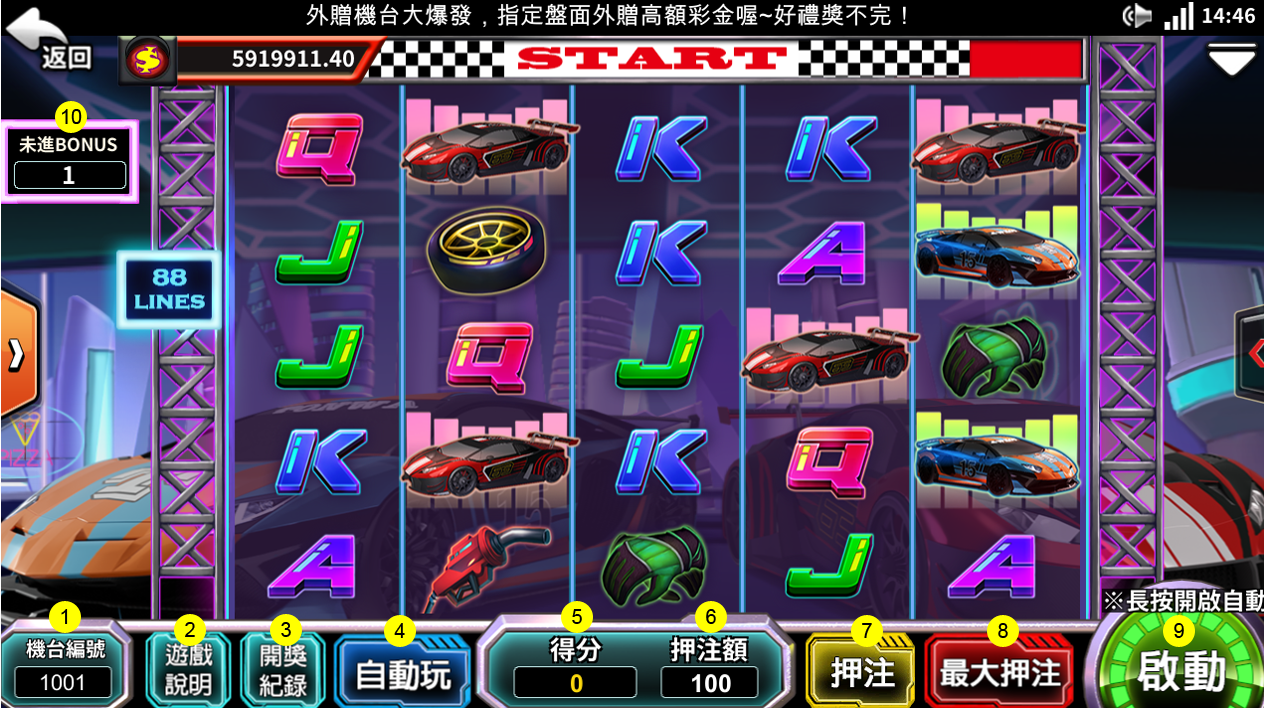Toggle the sound speaker icon

pos(1137,16)
